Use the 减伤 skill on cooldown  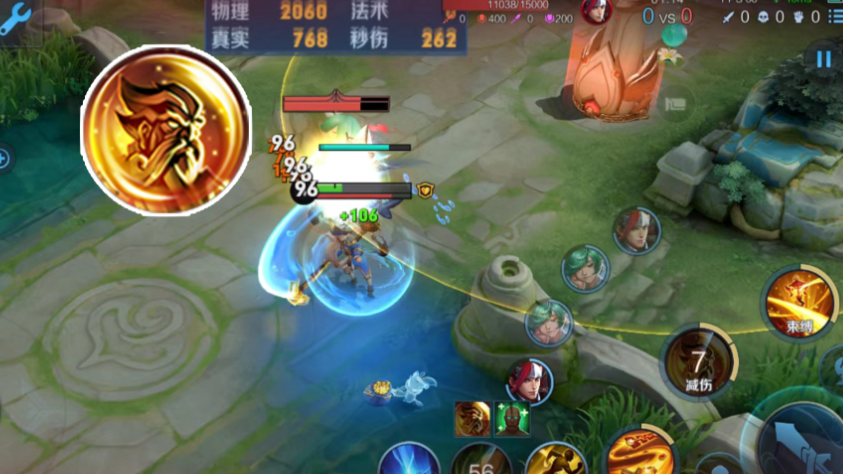(x=698, y=360)
